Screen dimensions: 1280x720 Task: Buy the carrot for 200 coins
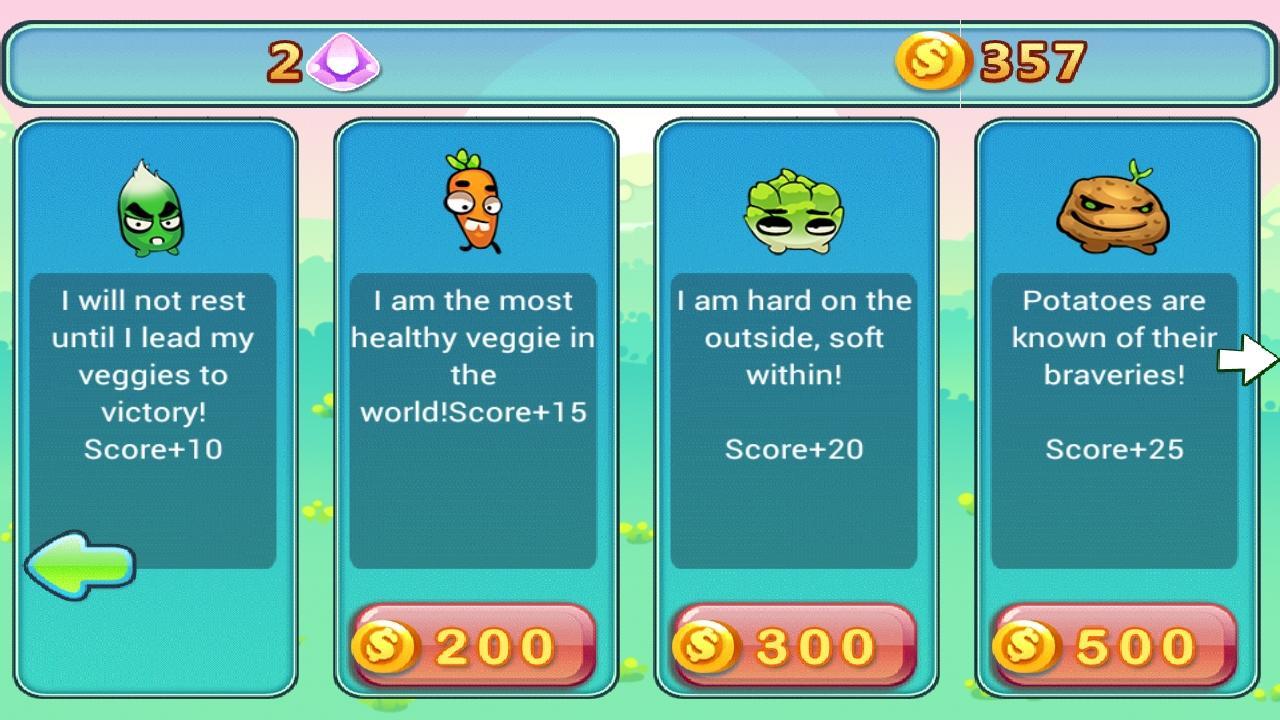coord(475,646)
